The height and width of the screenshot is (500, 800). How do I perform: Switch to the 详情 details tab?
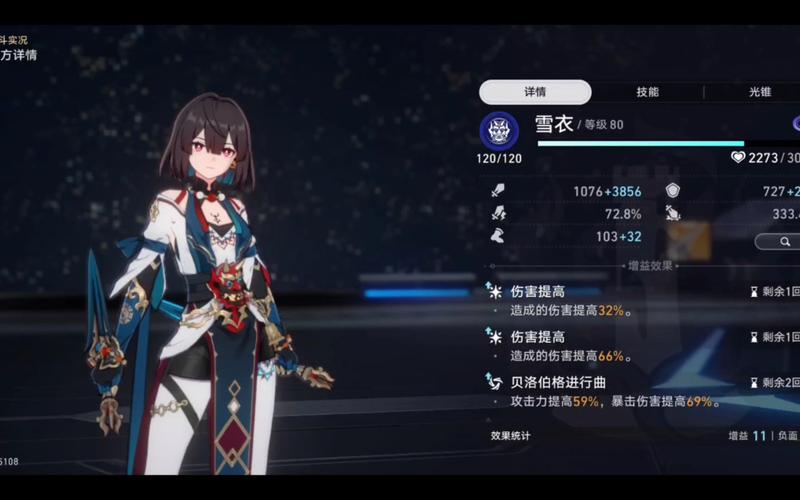pyautogui.click(x=535, y=92)
